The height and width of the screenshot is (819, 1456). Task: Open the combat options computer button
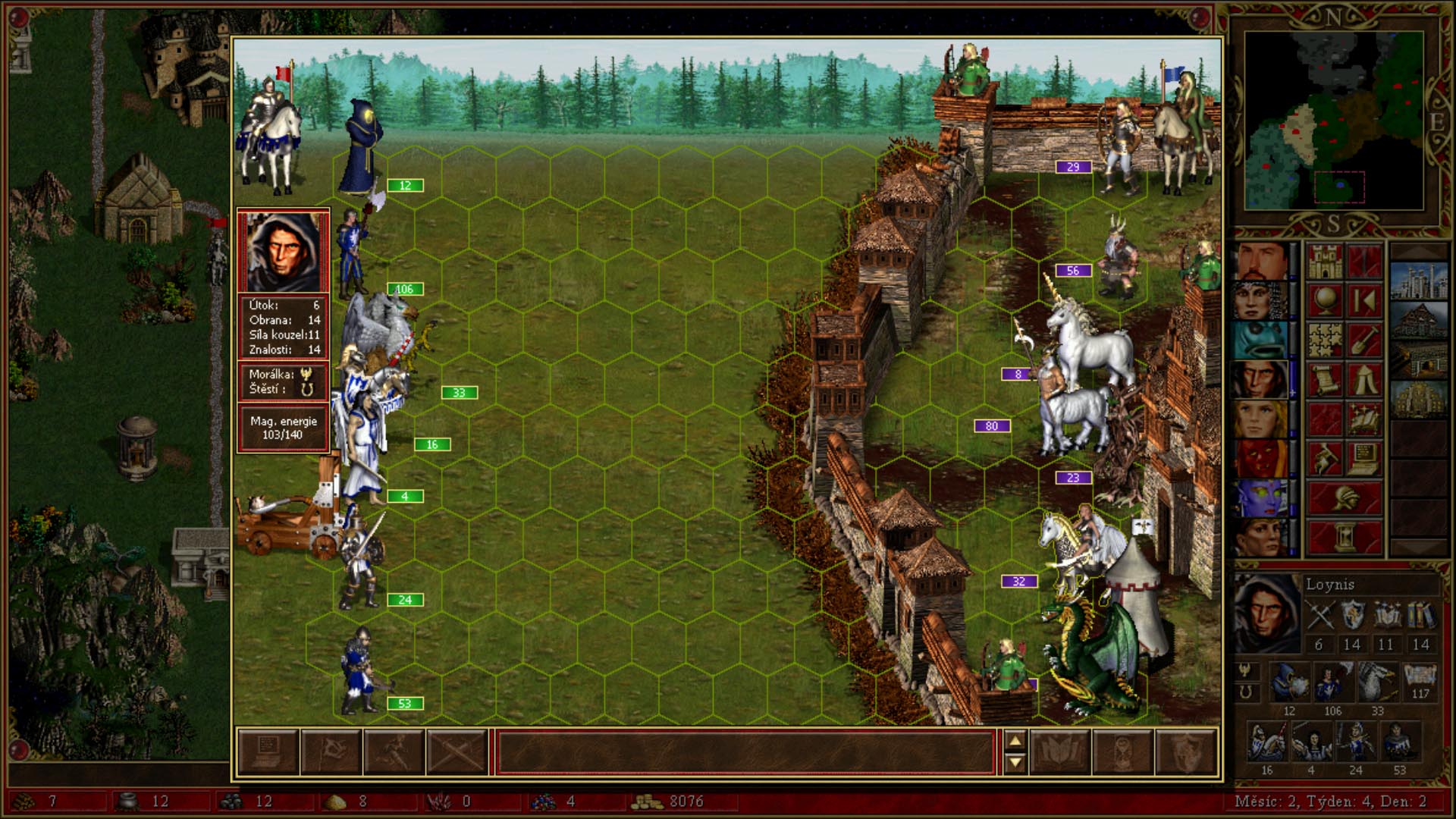268,752
